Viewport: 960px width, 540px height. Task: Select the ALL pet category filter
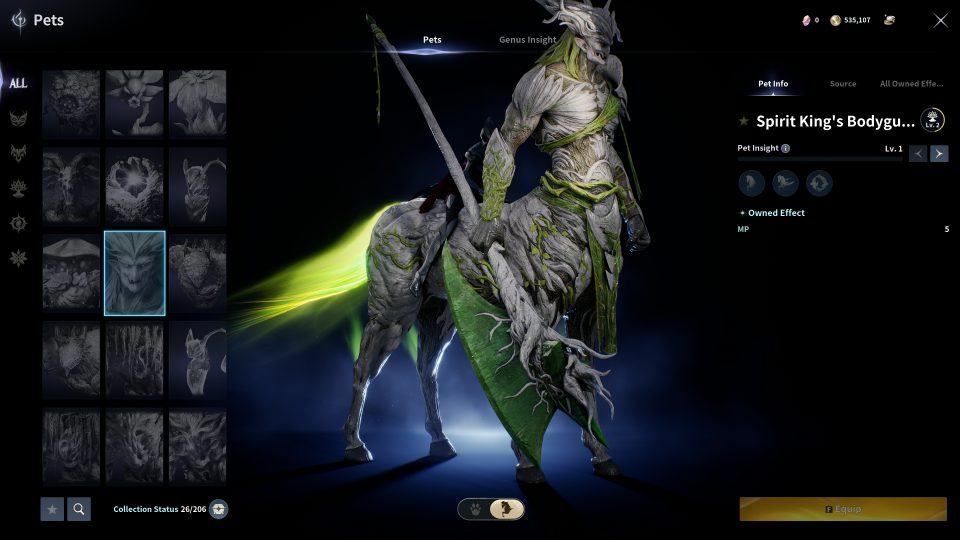point(18,83)
